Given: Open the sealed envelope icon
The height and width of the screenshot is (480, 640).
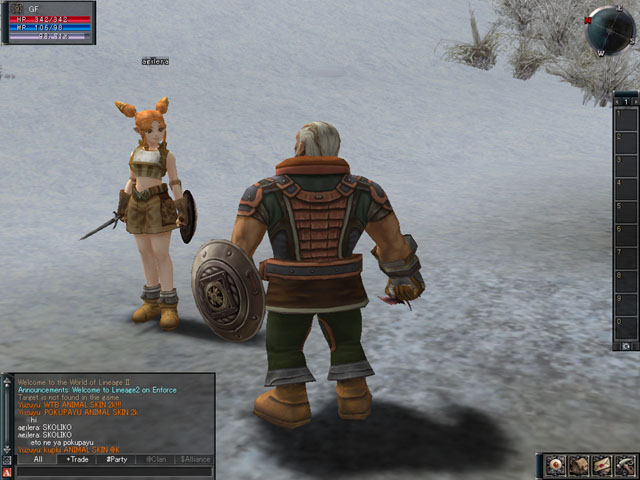Looking at the screenshot, I should click(x=602, y=465).
